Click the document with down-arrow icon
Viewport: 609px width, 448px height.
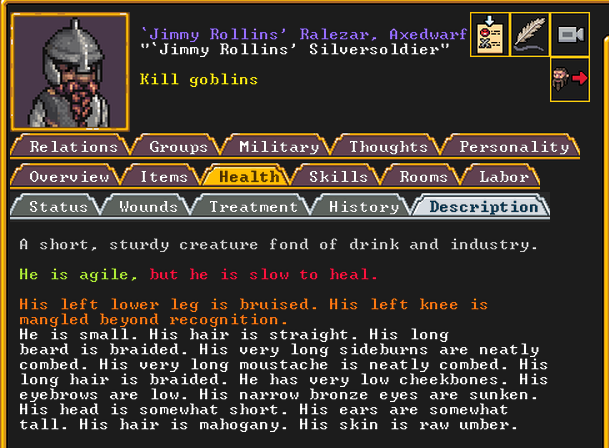pyautogui.click(x=489, y=34)
